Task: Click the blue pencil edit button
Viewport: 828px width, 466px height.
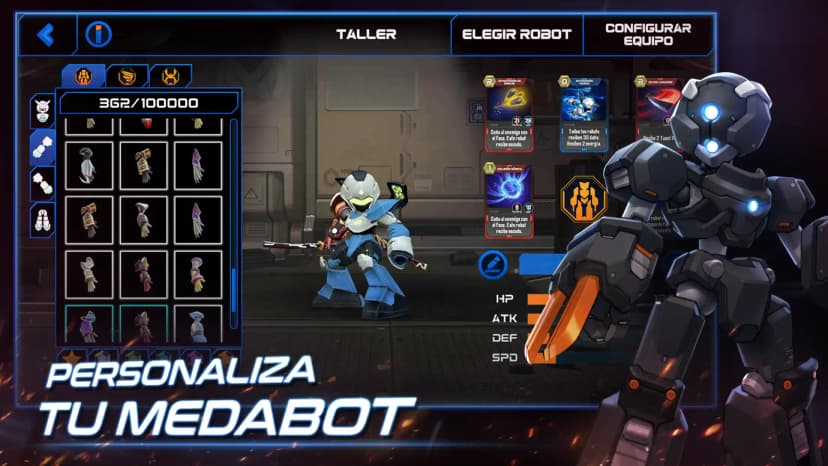Action: pos(491,264)
